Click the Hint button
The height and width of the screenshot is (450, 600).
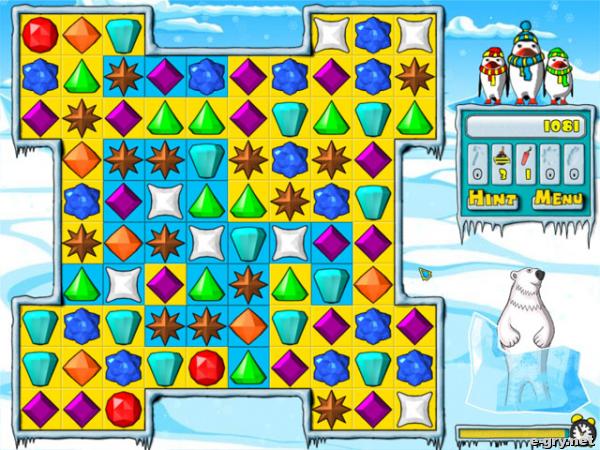[x=494, y=198]
